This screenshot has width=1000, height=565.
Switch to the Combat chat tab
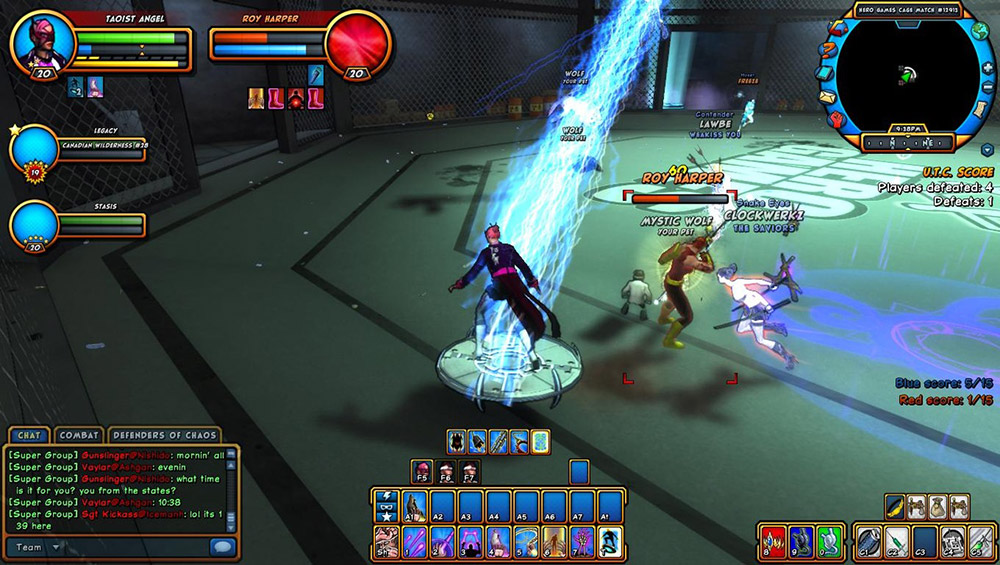[x=79, y=435]
